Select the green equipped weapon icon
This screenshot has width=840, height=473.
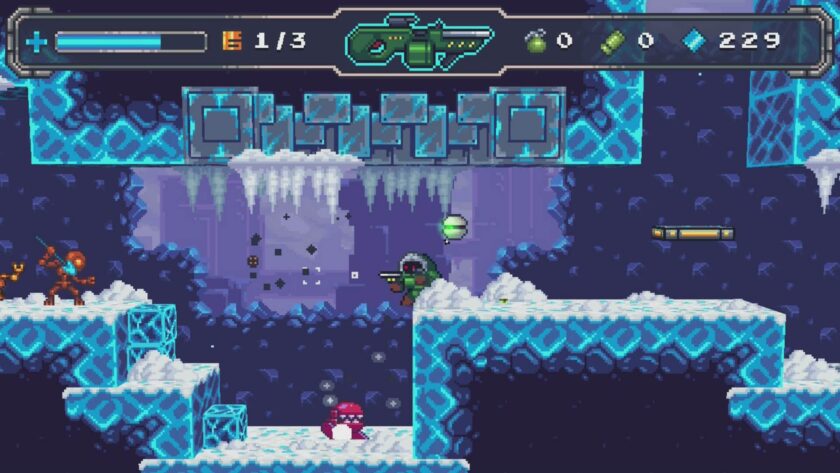pos(419,42)
